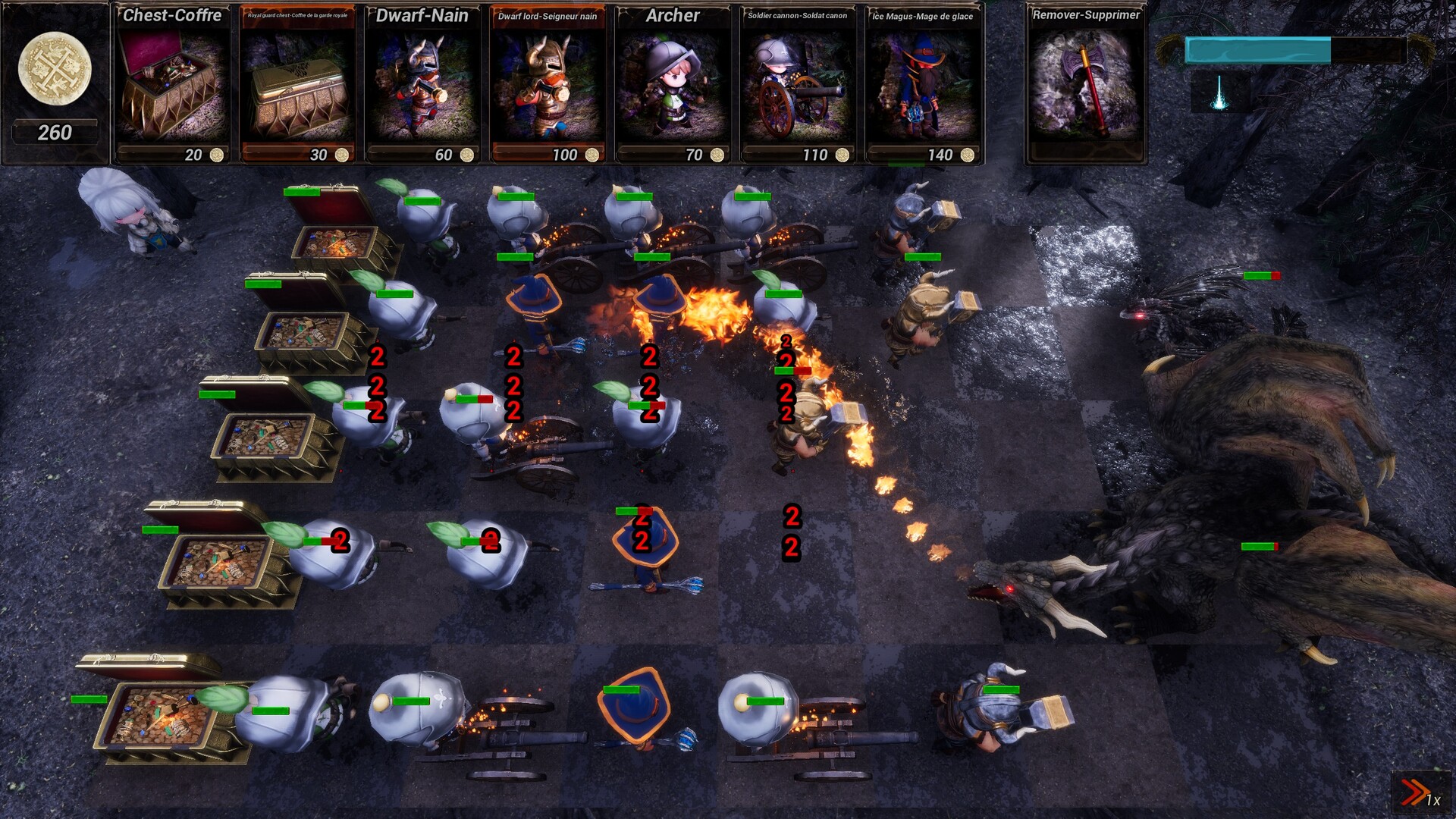
Task: Activate the Remover-Supprimer tool
Action: (1086, 83)
